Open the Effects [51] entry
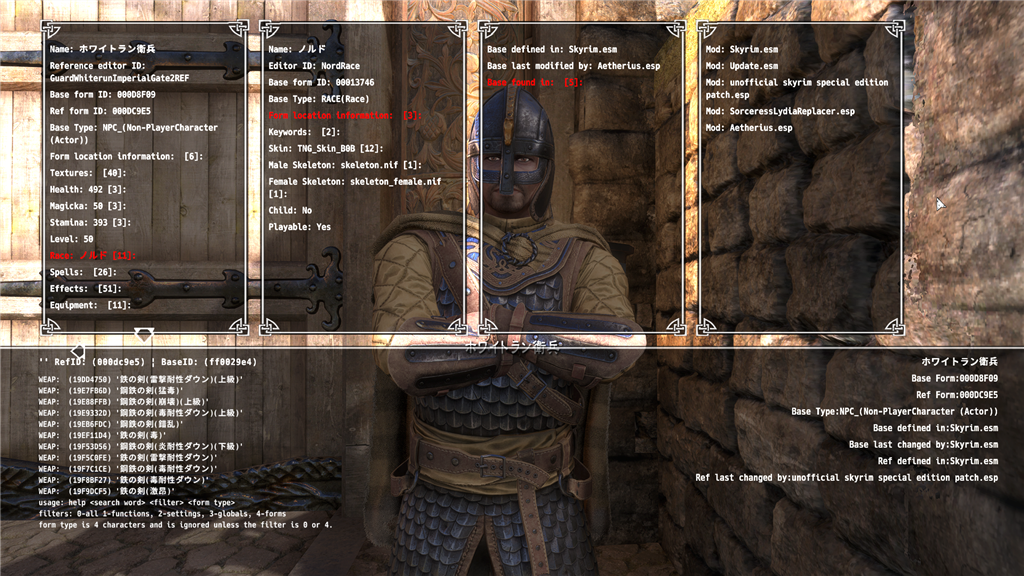1024x576 pixels. (x=85, y=289)
